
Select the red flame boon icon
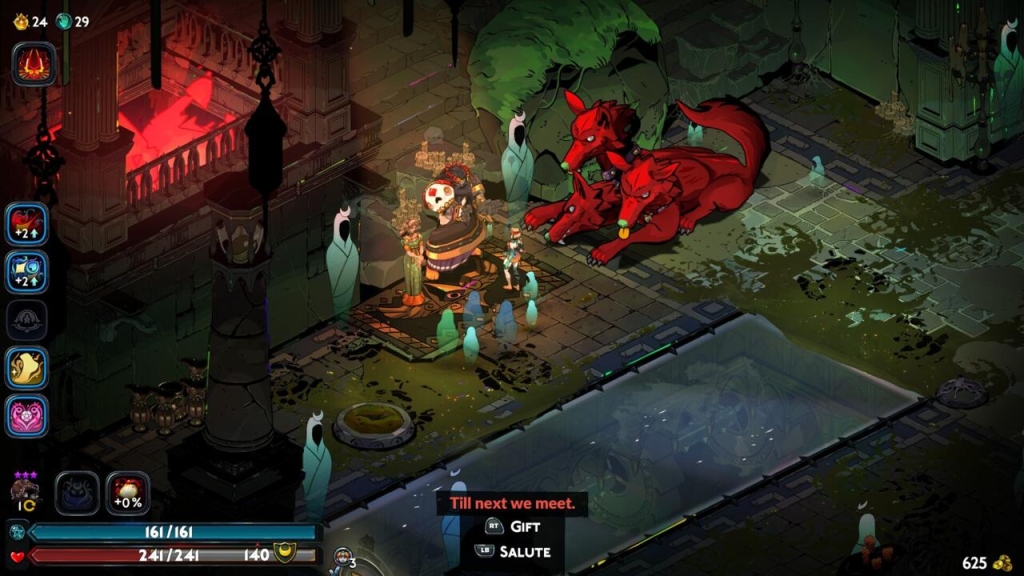click(x=34, y=64)
